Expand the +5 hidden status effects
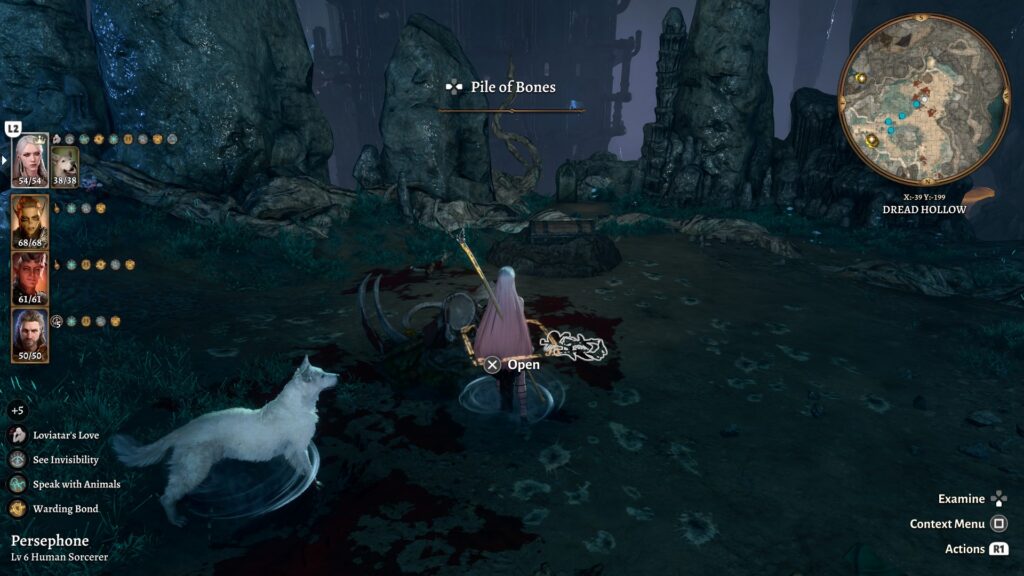This screenshot has width=1024, height=576. pyautogui.click(x=17, y=410)
